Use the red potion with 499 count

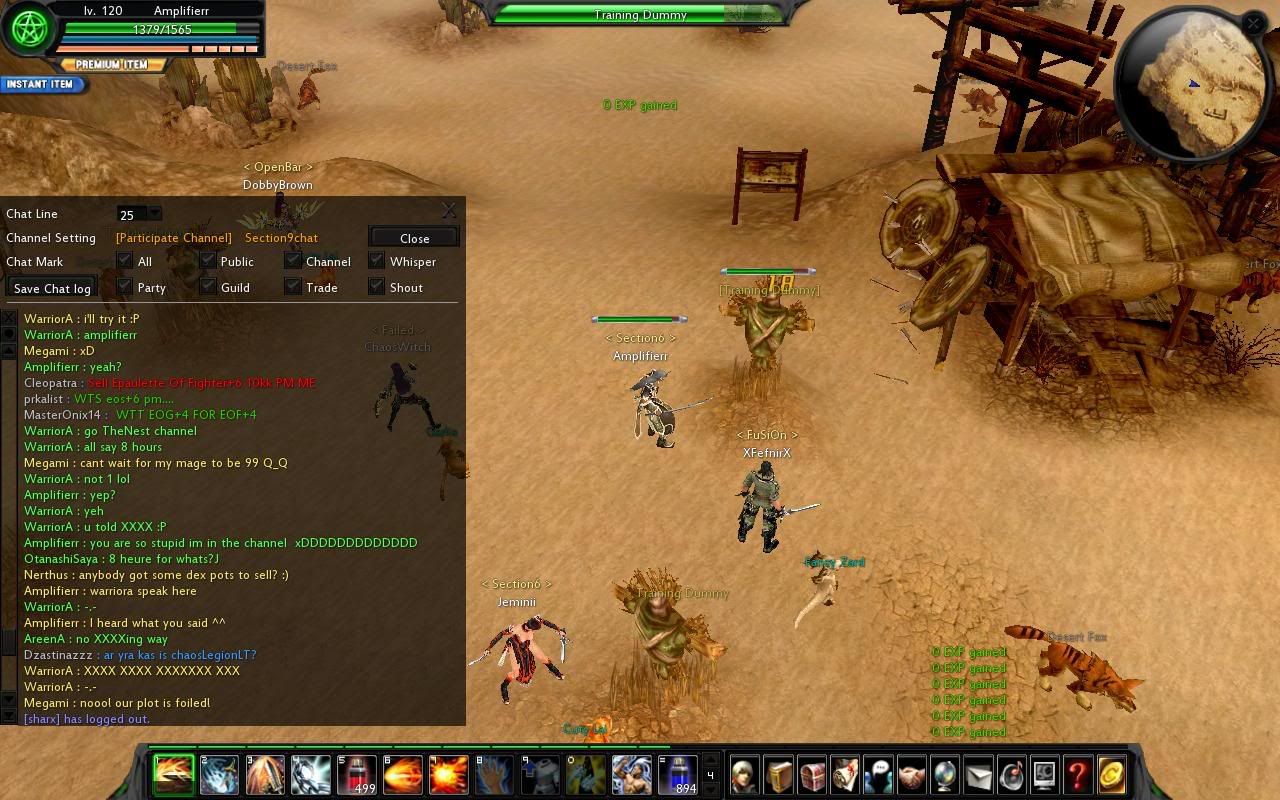click(x=357, y=775)
